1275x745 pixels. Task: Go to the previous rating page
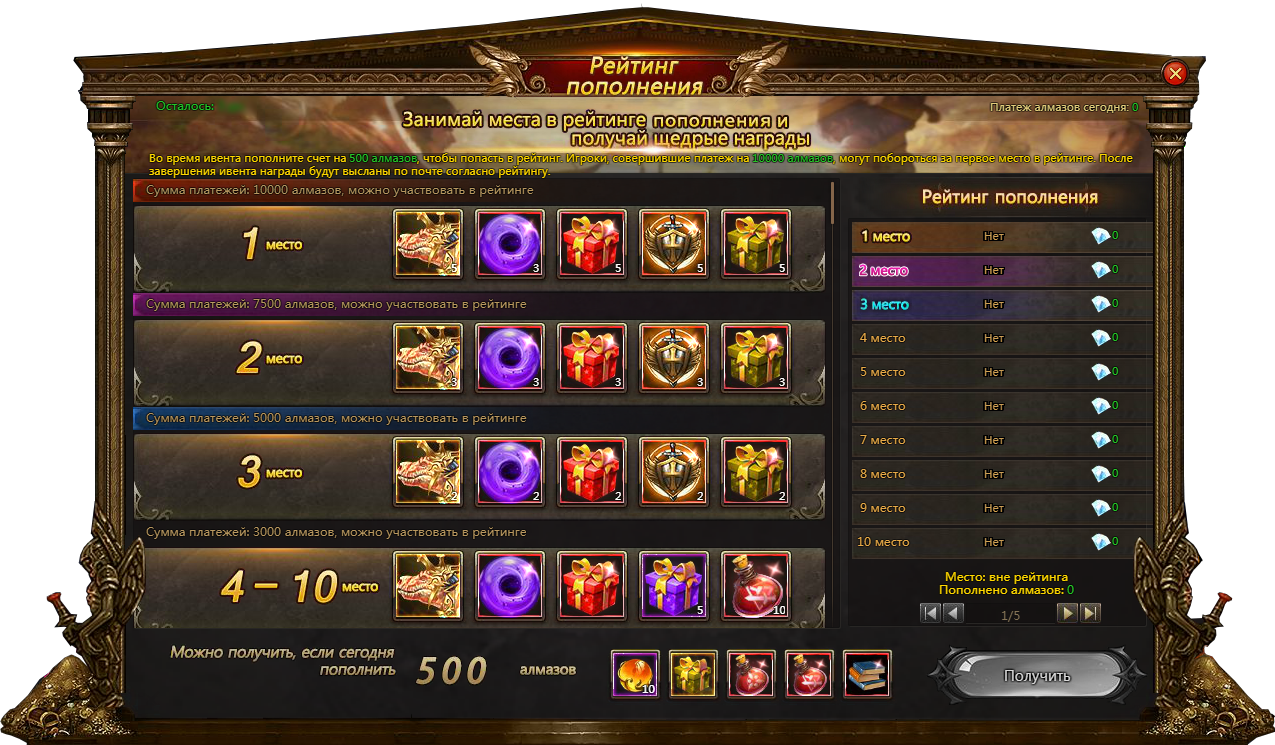pos(953,613)
